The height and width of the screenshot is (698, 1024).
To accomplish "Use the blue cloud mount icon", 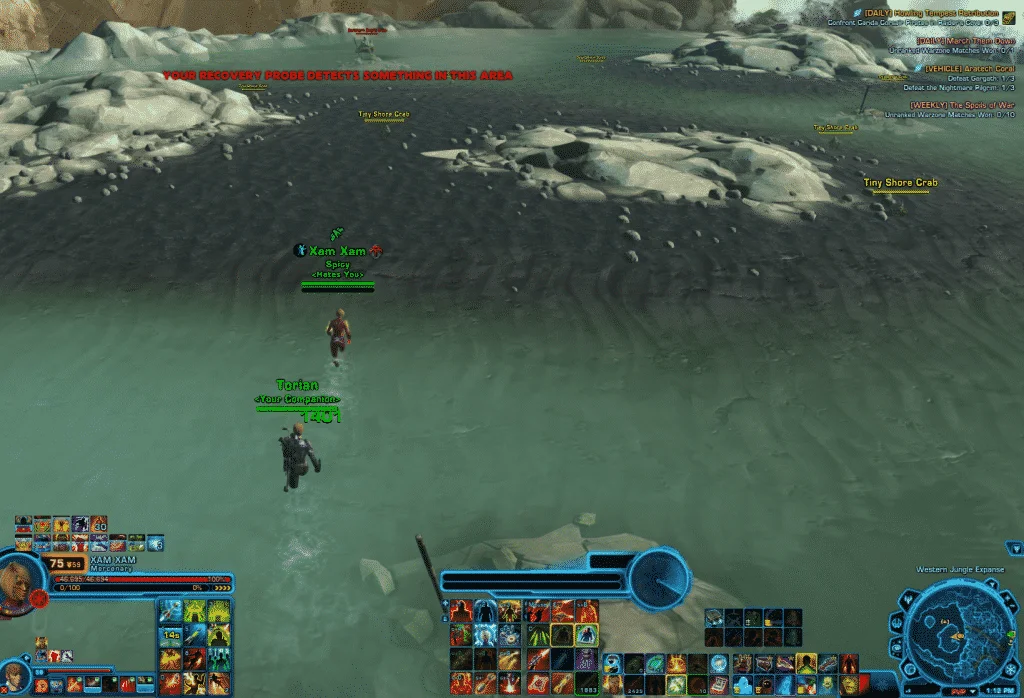I will (743, 684).
